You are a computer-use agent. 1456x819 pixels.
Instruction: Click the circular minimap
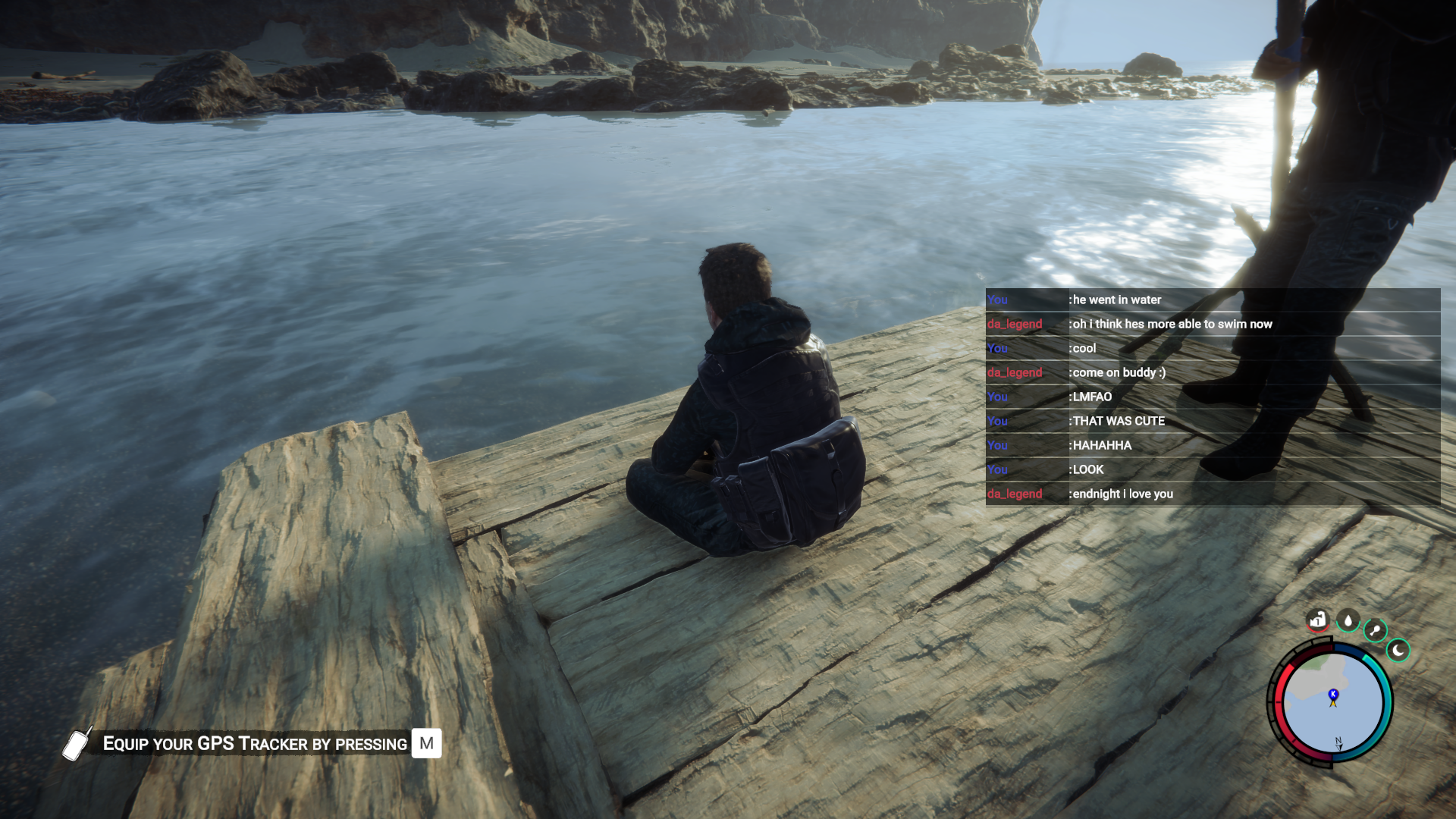tap(1332, 702)
